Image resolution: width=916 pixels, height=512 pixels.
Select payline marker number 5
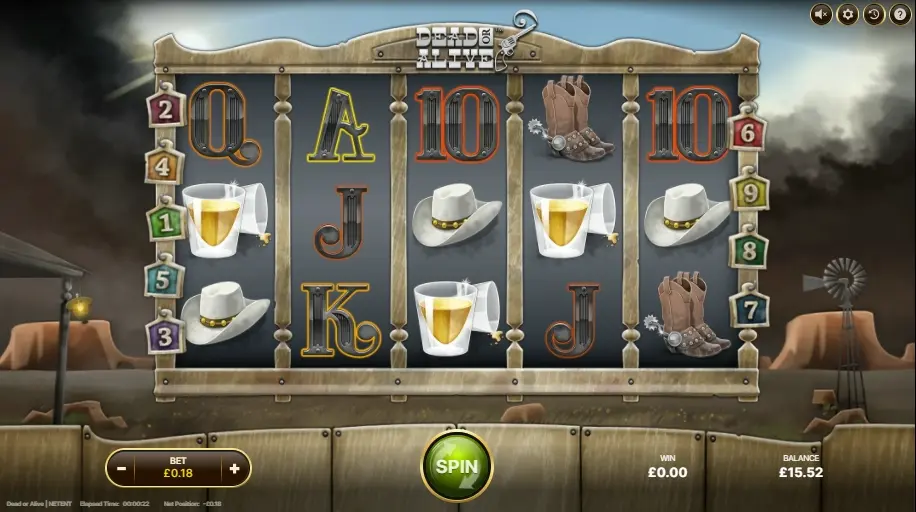click(163, 279)
